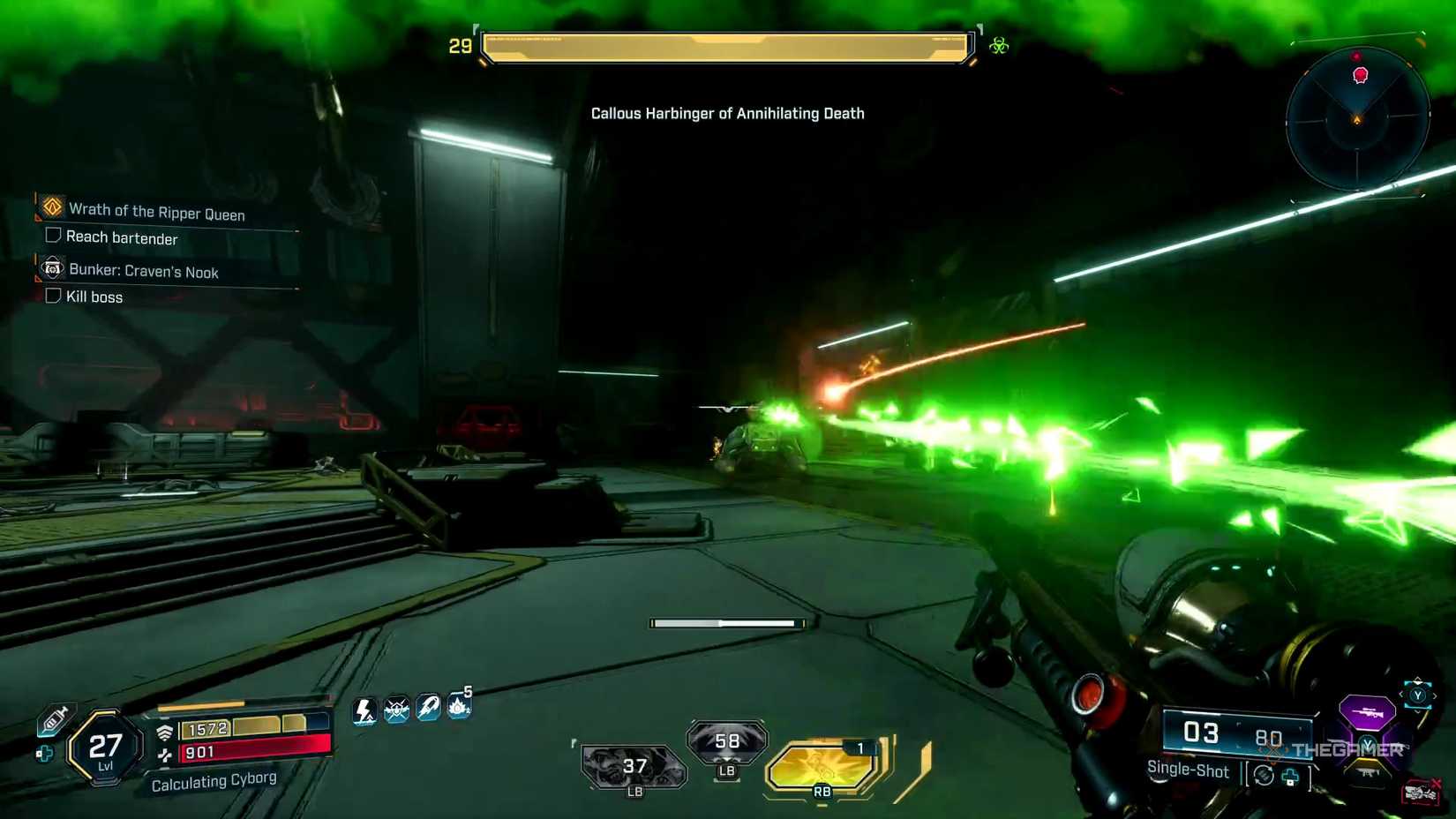The height and width of the screenshot is (819, 1456).
Task: Select the syringe repair kit icon
Action: tap(54, 719)
